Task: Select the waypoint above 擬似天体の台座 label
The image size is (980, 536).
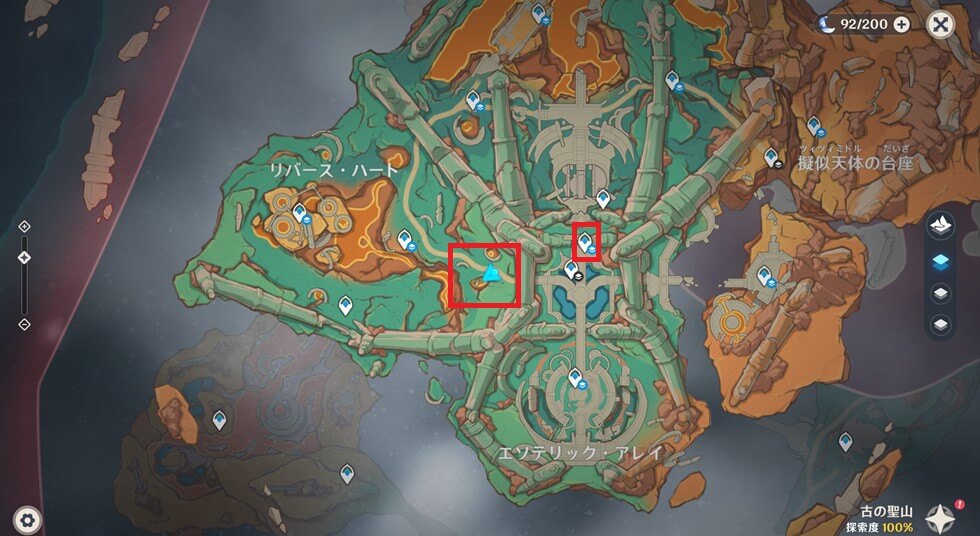Action: [814, 126]
